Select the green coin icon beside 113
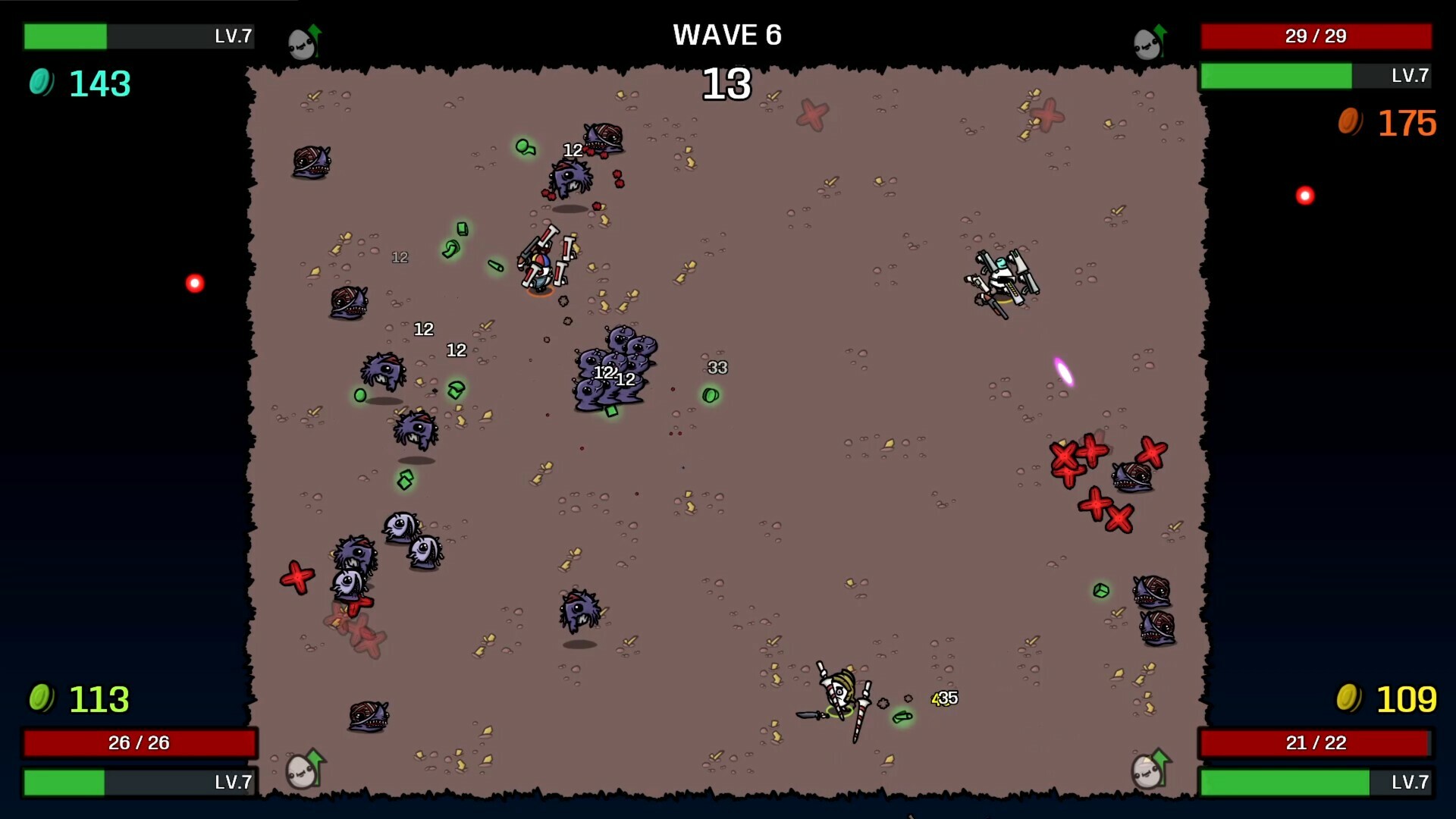1456x819 pixels. pyautogui.click(x=40, y=698)
